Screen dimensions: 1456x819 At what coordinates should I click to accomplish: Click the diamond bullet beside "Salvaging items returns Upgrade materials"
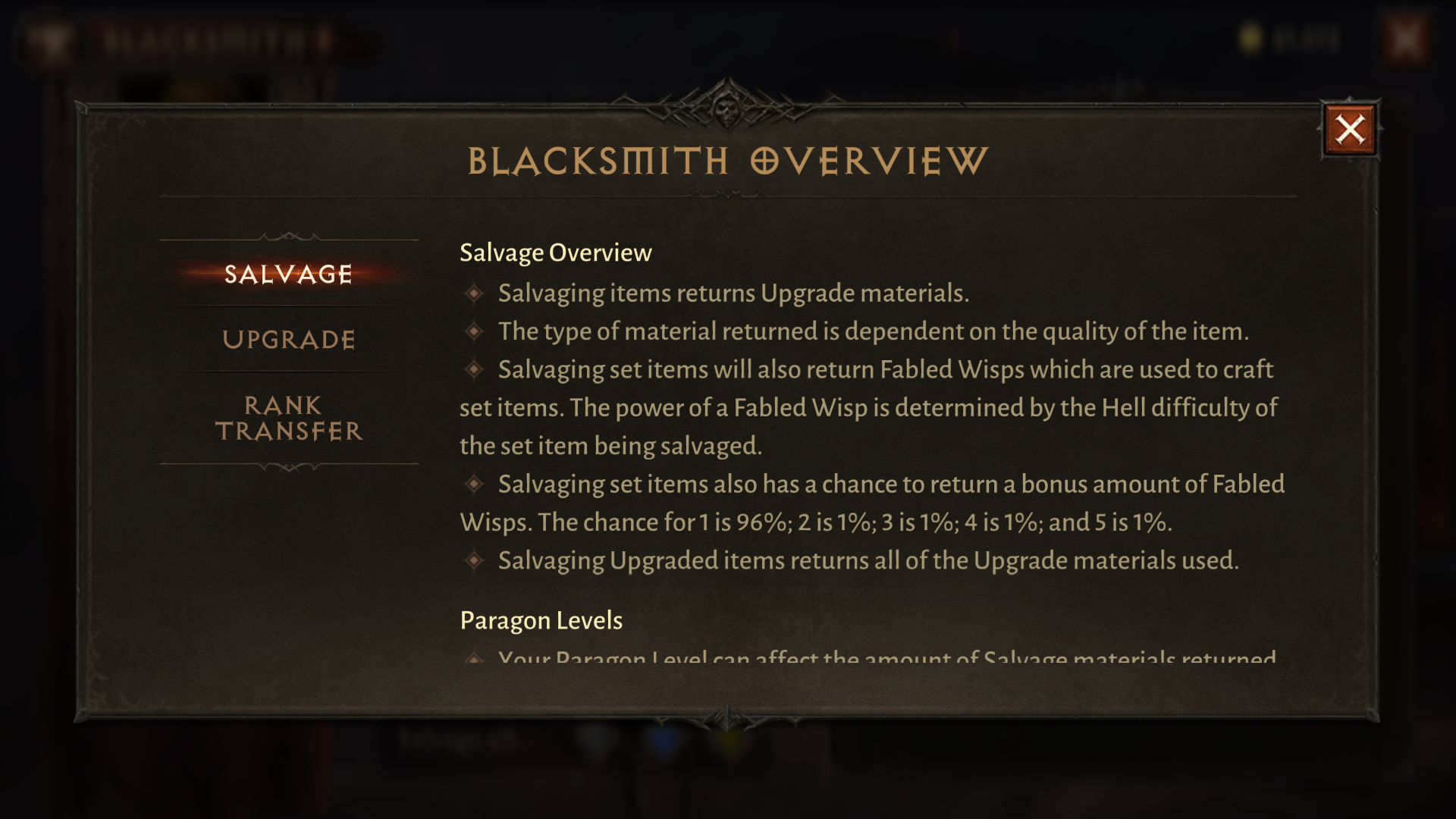[x=475, y=292]
